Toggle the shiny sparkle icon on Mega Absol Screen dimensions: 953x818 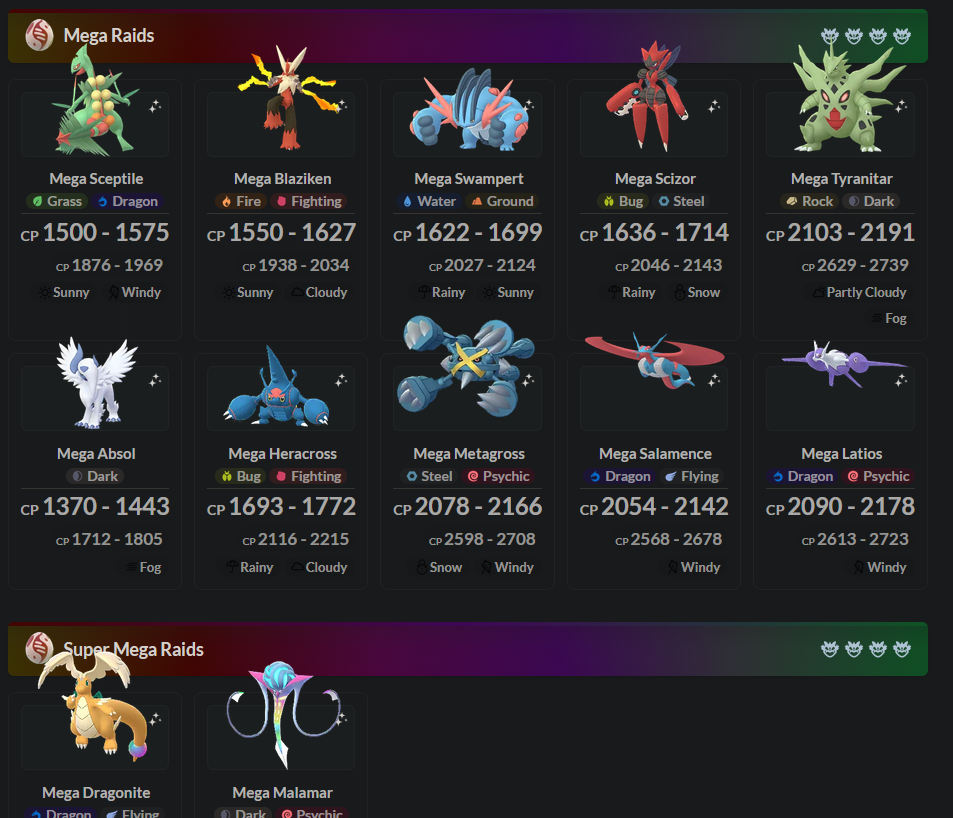pos(155,380)
